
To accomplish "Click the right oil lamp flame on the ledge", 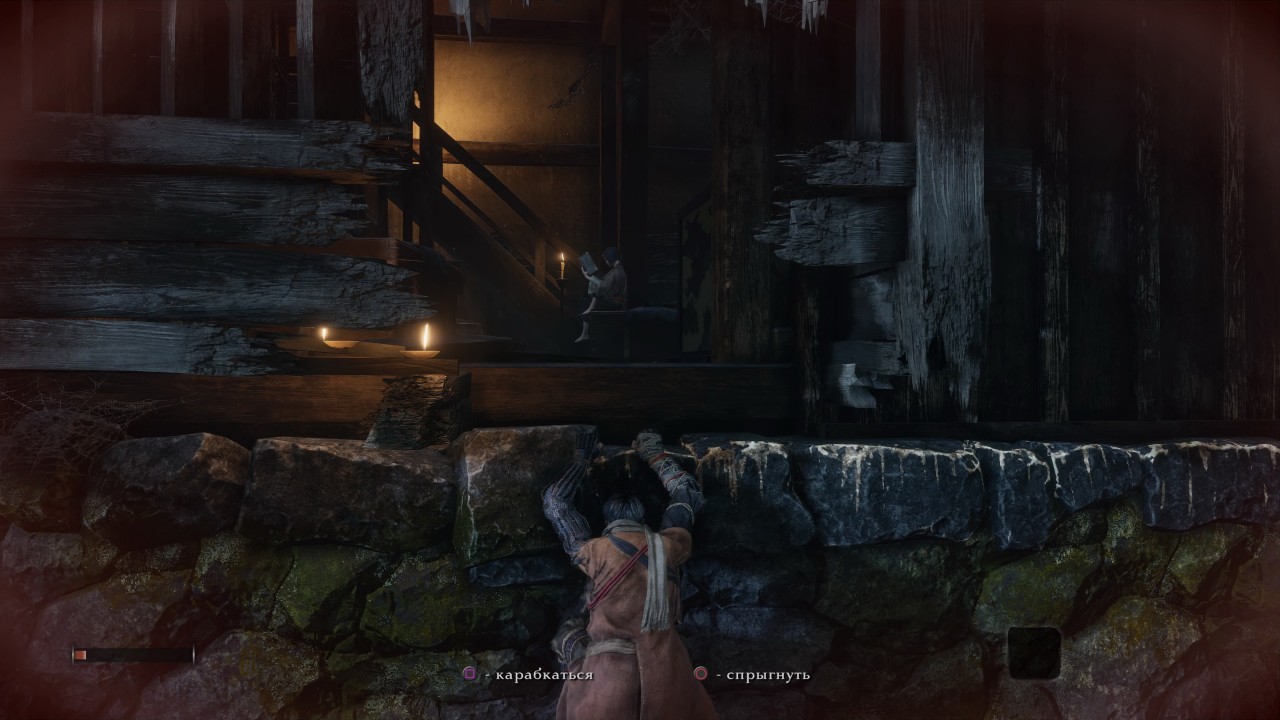I will coord(427,338).
